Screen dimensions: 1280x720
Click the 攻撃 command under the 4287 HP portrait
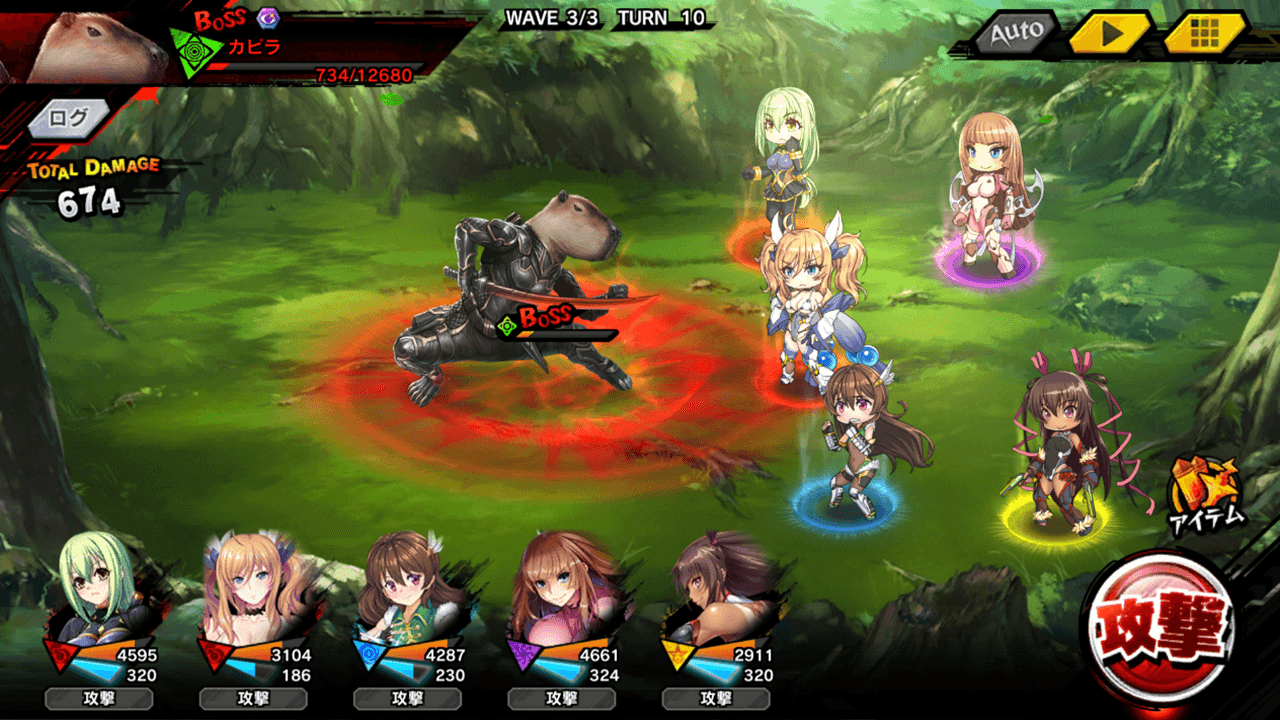(407, 699)
